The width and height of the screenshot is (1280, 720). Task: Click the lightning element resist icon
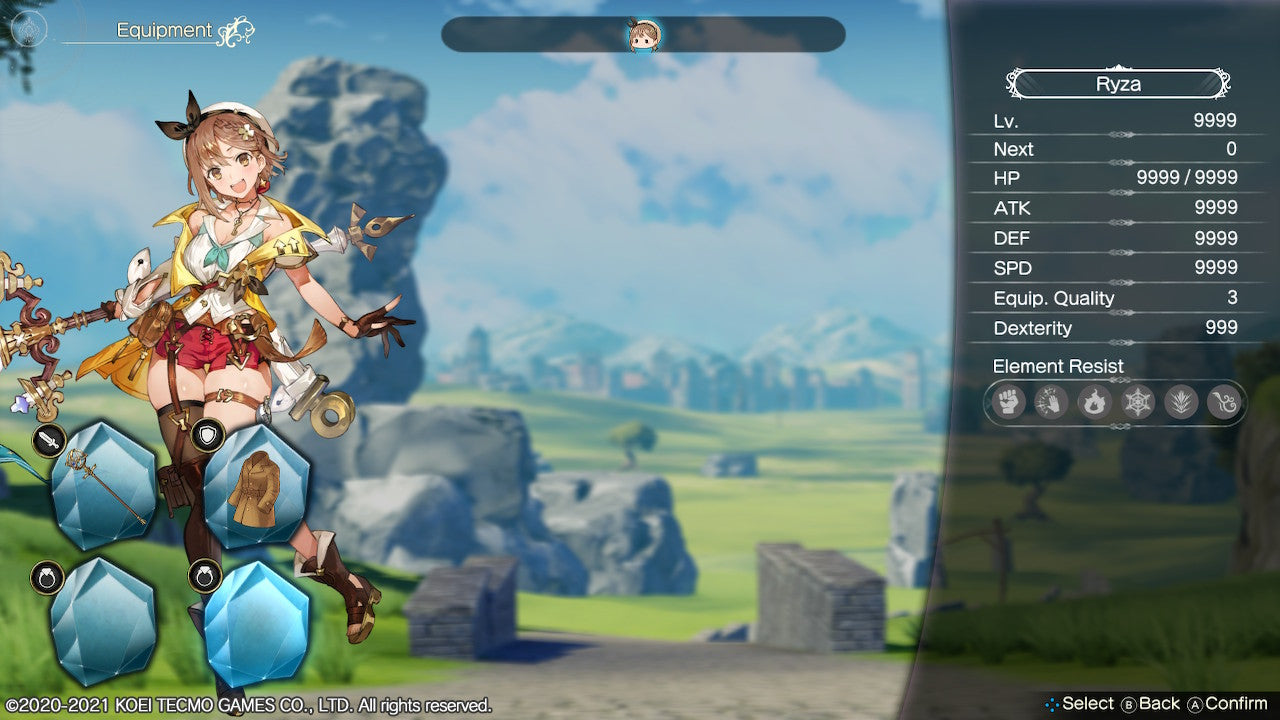pos(1050,403)
